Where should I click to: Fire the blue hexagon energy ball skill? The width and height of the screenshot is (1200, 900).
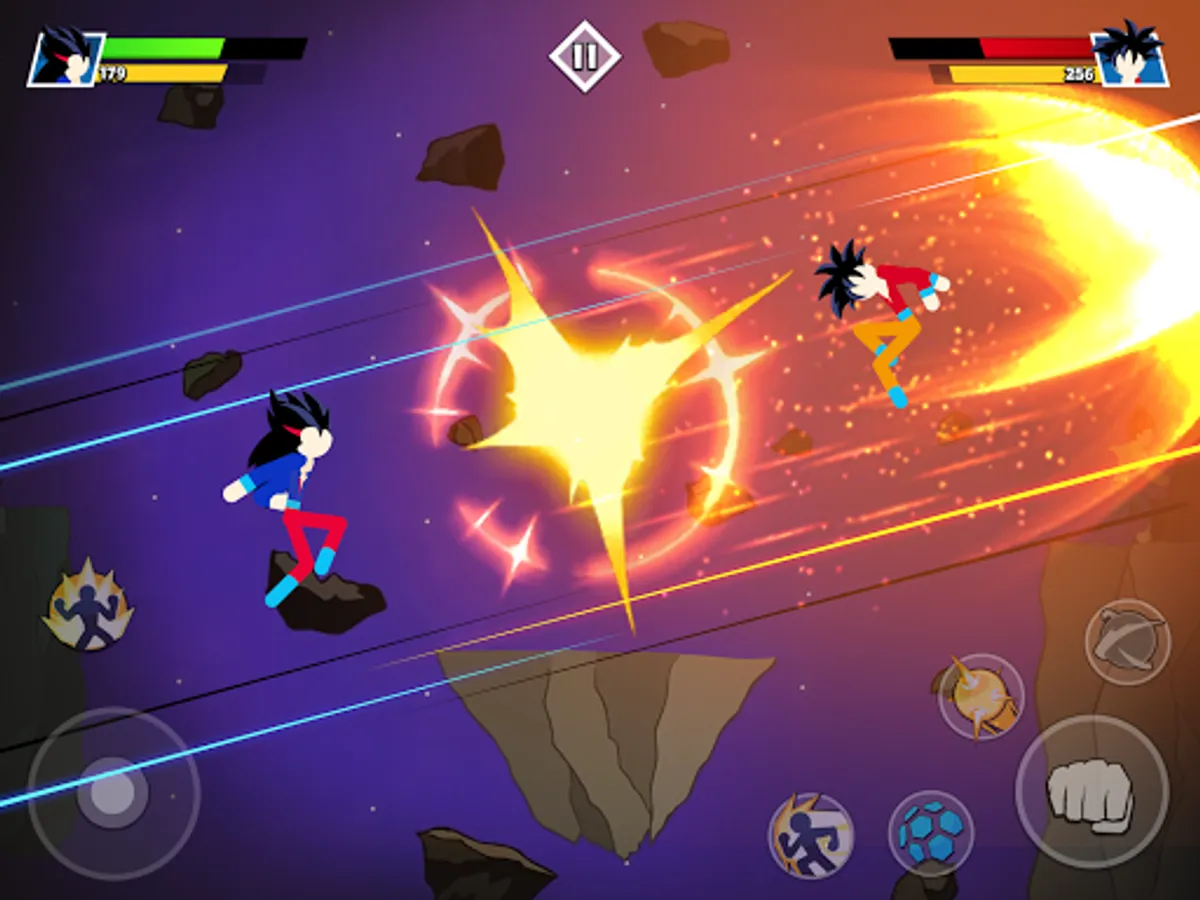pyautogui.click(x=931, y=834)
